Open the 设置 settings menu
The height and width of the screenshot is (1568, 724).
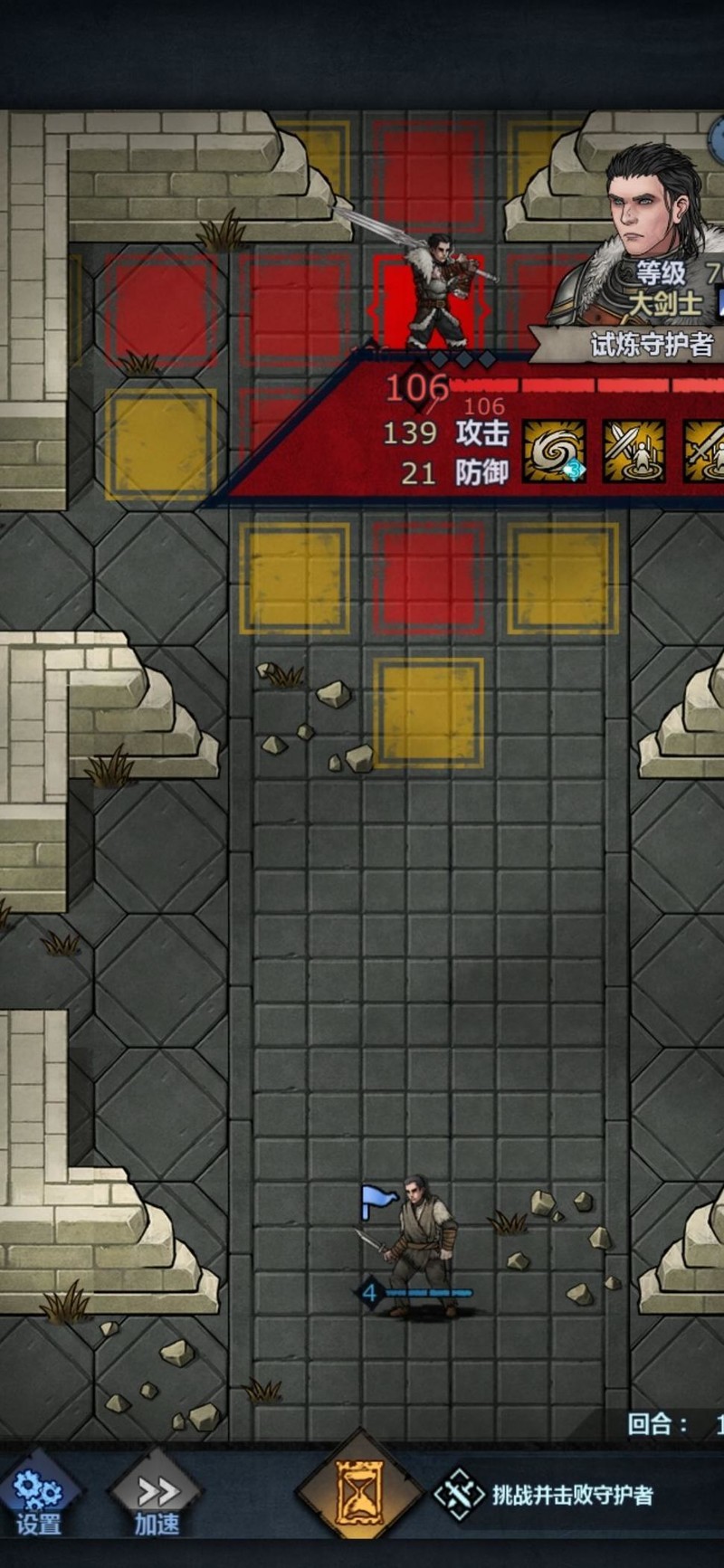[38, 1497]
